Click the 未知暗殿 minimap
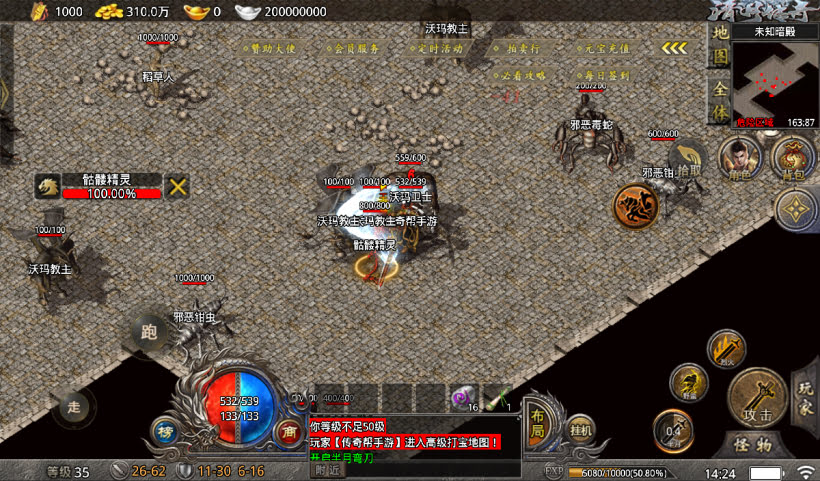Image resolution: width=820 pixels, height=481 pixels. click(x=774, y=80)
